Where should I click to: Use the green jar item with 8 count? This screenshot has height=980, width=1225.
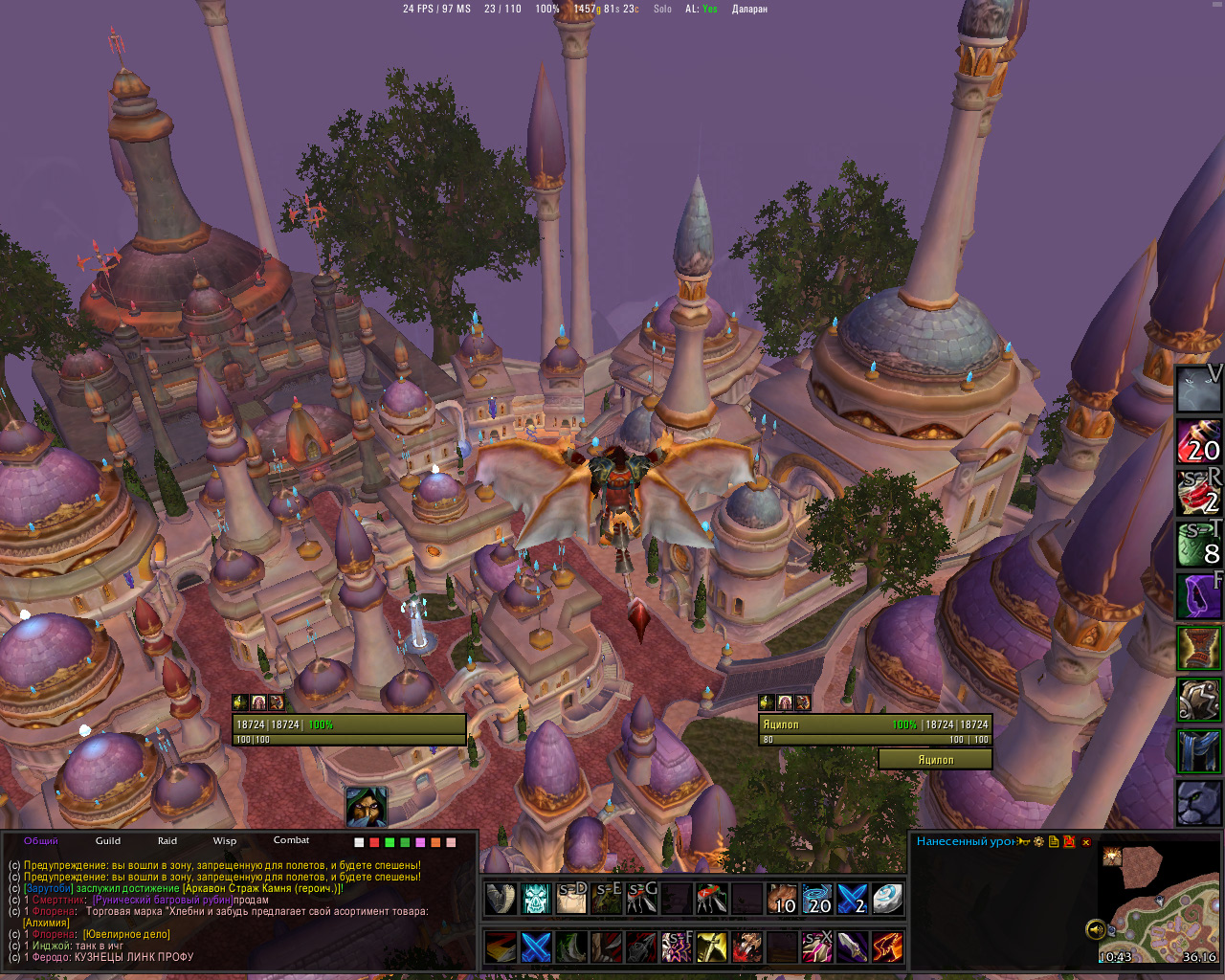click(x=1198, y=544)
